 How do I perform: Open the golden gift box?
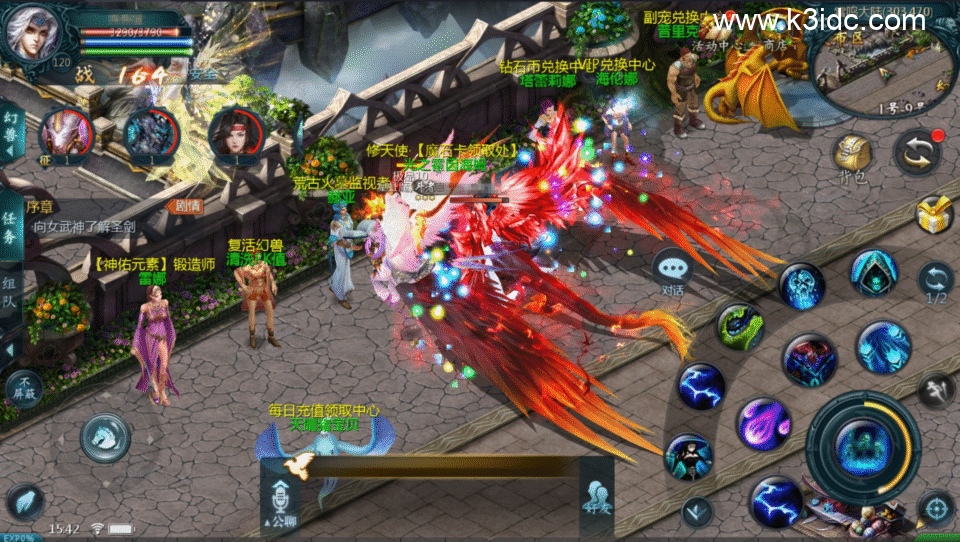click(934, 214)
